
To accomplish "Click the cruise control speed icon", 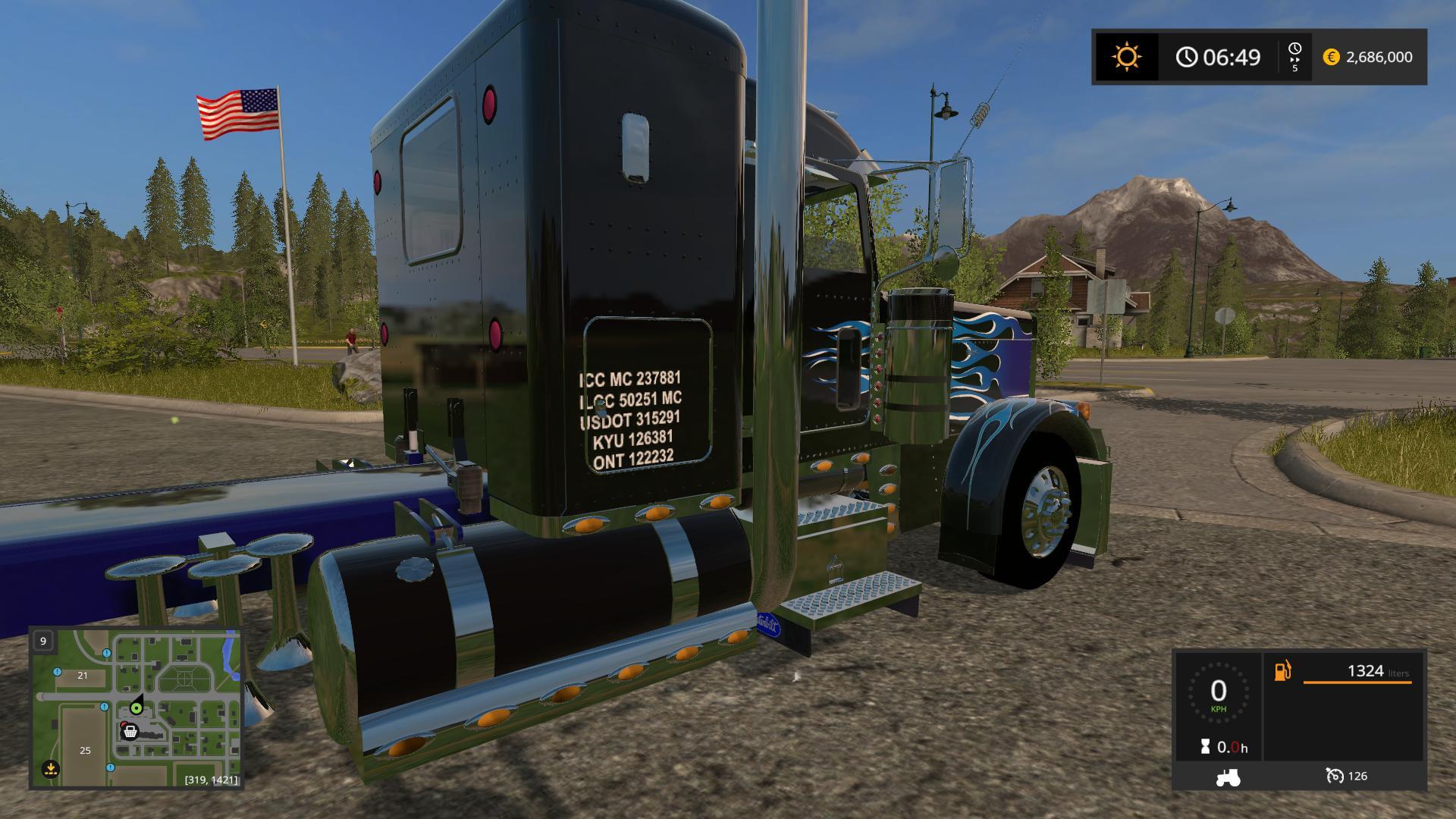I will pos(1335,776).
